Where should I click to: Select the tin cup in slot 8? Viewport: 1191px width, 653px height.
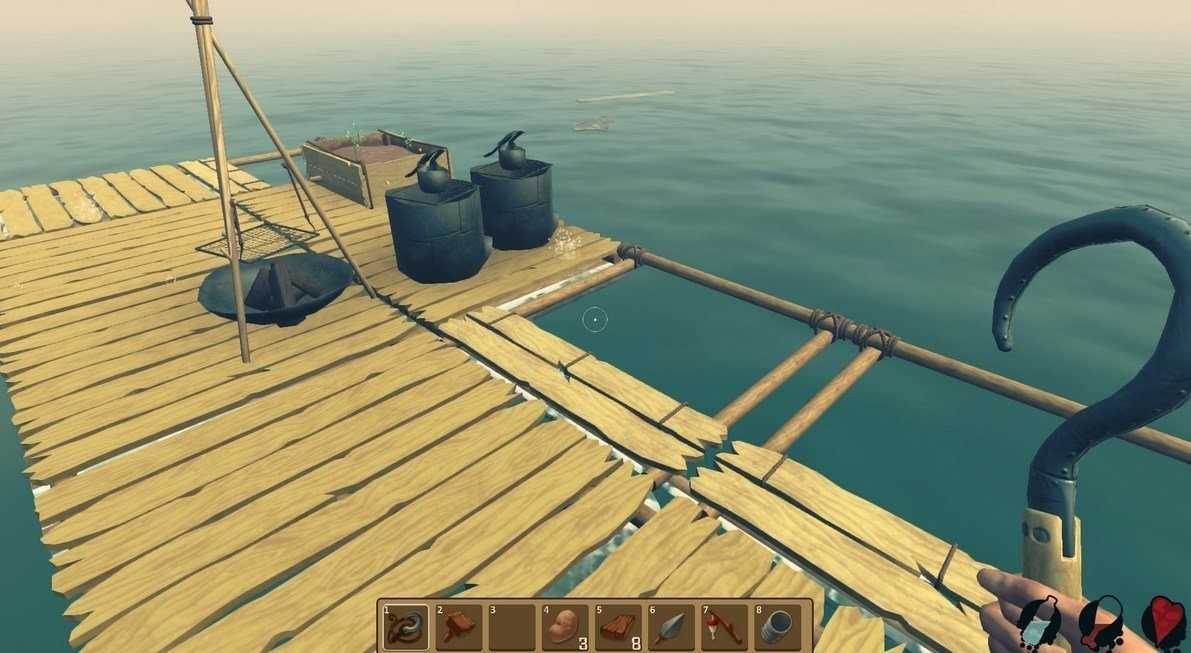pos(777,627)
